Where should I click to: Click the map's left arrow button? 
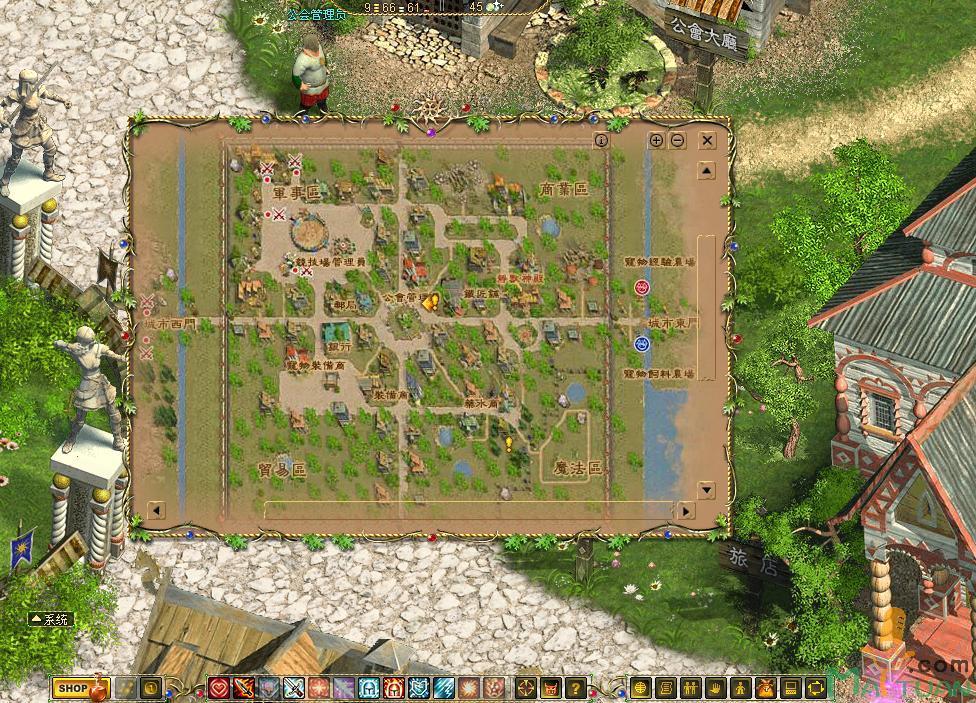(x=156, y=510)
